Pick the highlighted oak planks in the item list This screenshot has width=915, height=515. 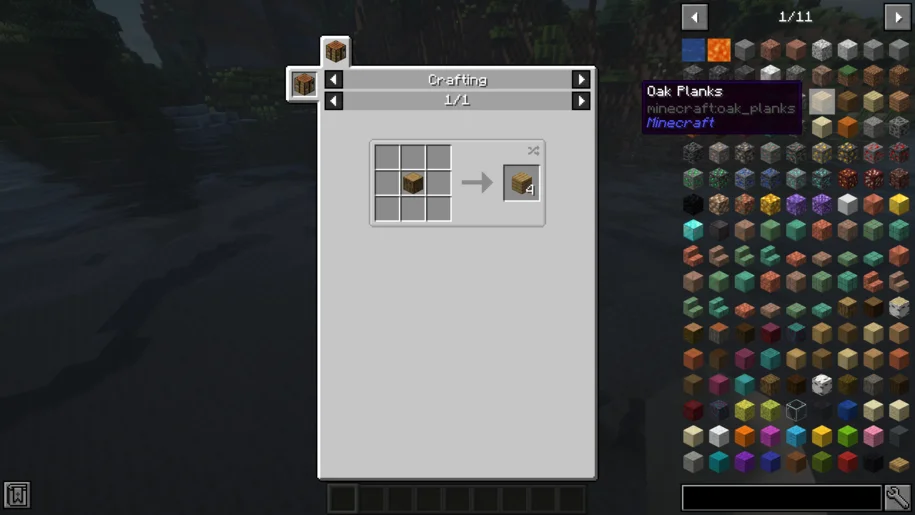click(822, 101)
